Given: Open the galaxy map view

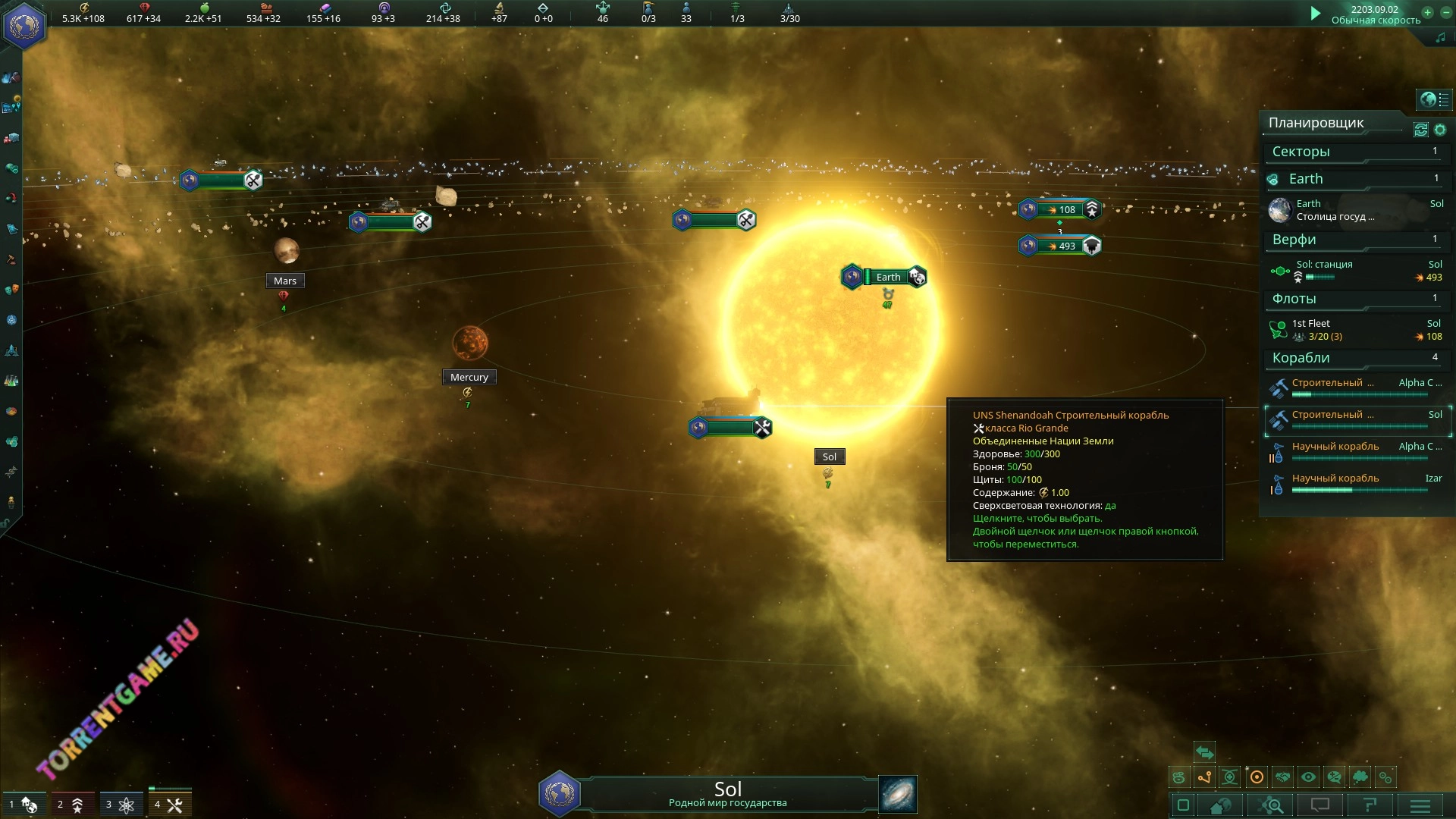Looking at the screenshot, I should click(x=898, y=794).
